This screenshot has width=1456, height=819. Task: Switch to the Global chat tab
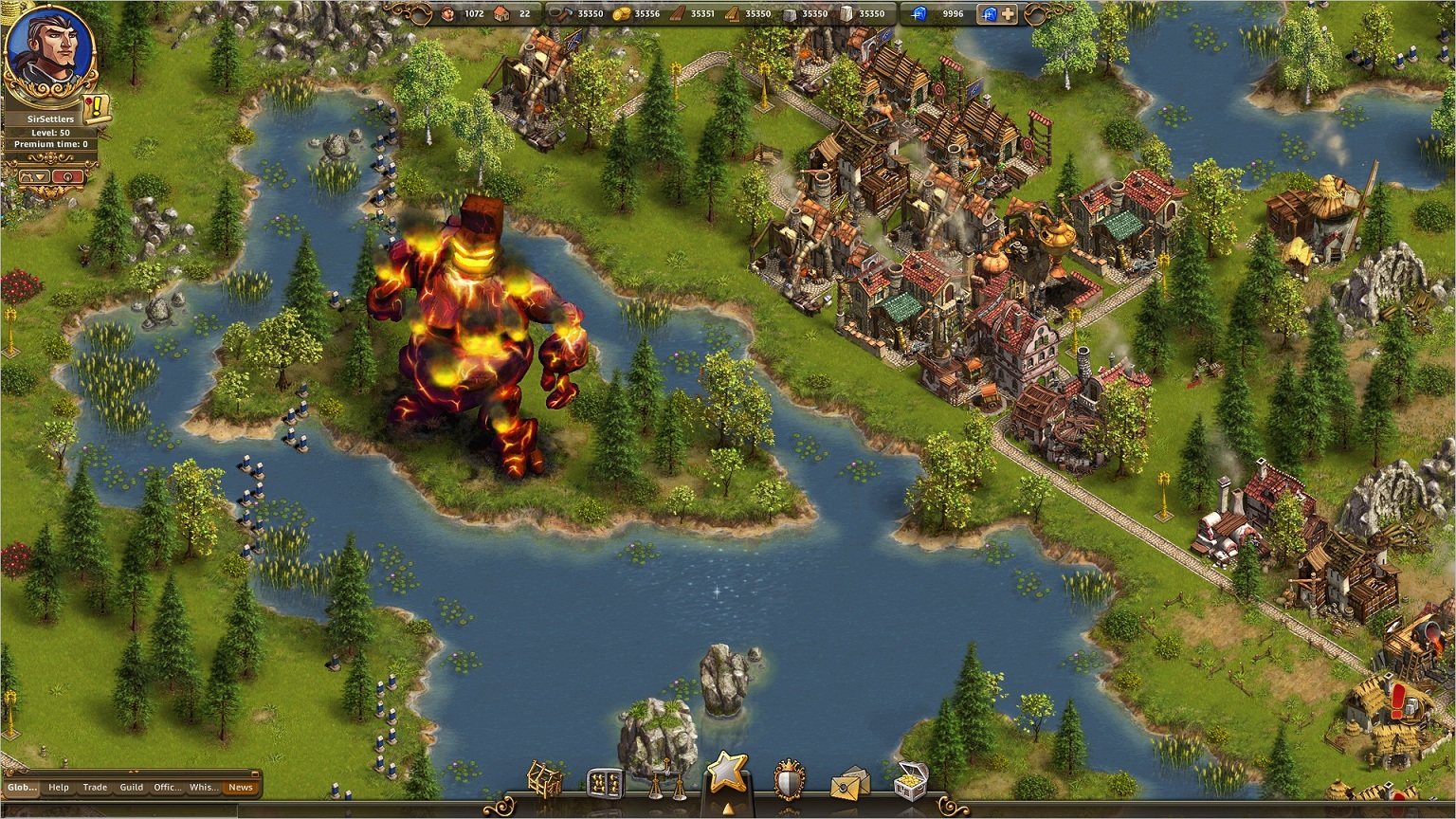[22, 787]
